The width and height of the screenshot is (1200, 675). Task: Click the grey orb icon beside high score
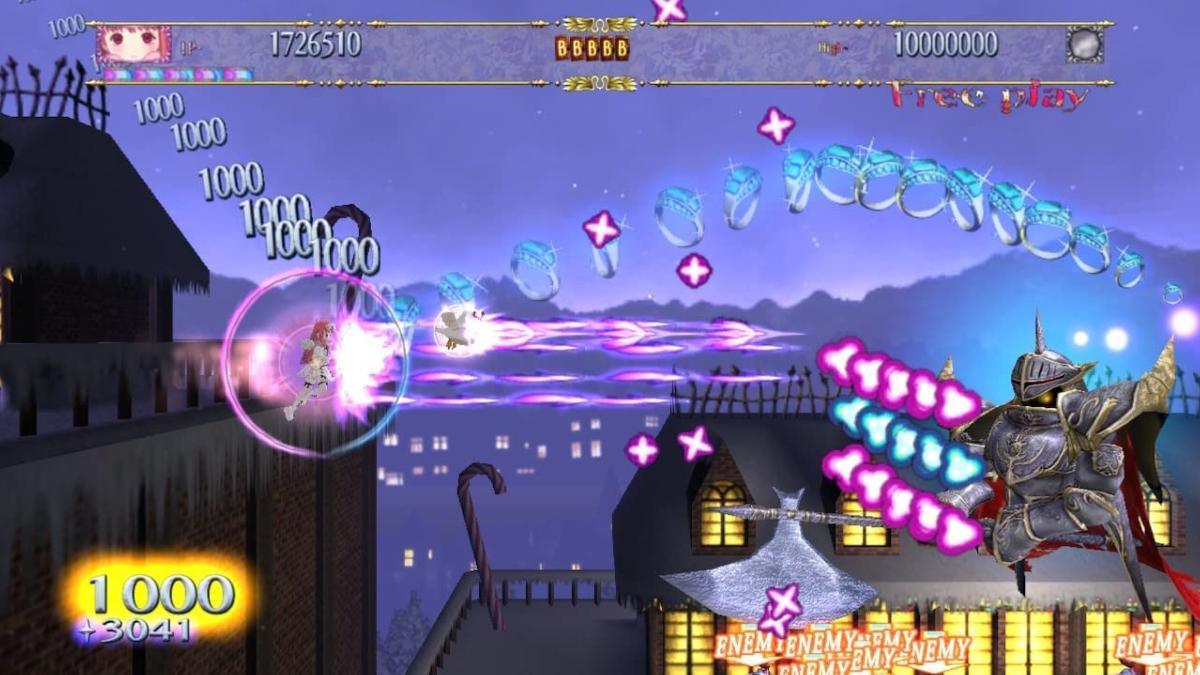(x=1084, y=45)
